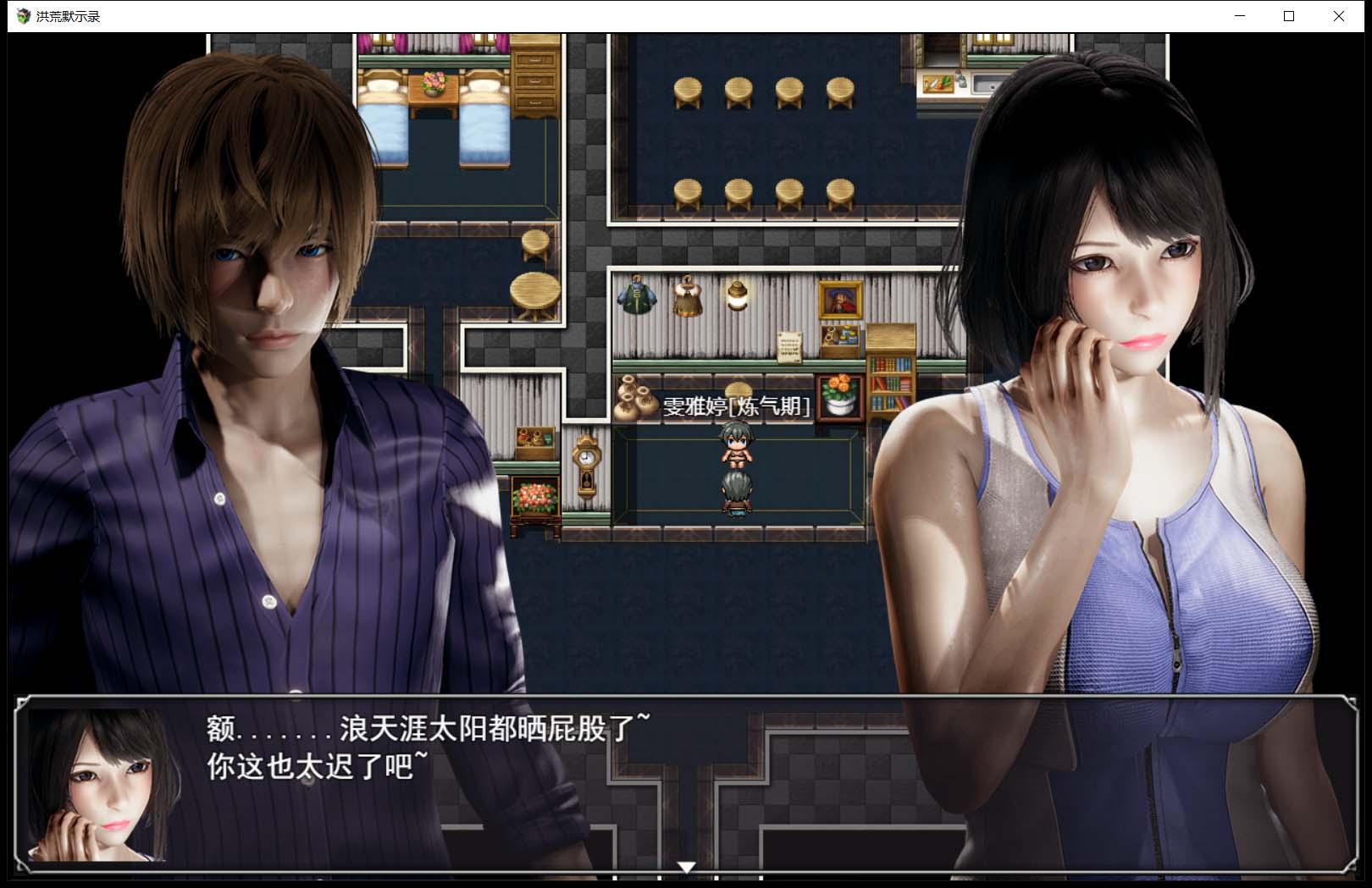The width and height of the screenshot is (1372, 888).
Task: Click the fur-trimmed coat on its hanger
Action: coord(686,296)
